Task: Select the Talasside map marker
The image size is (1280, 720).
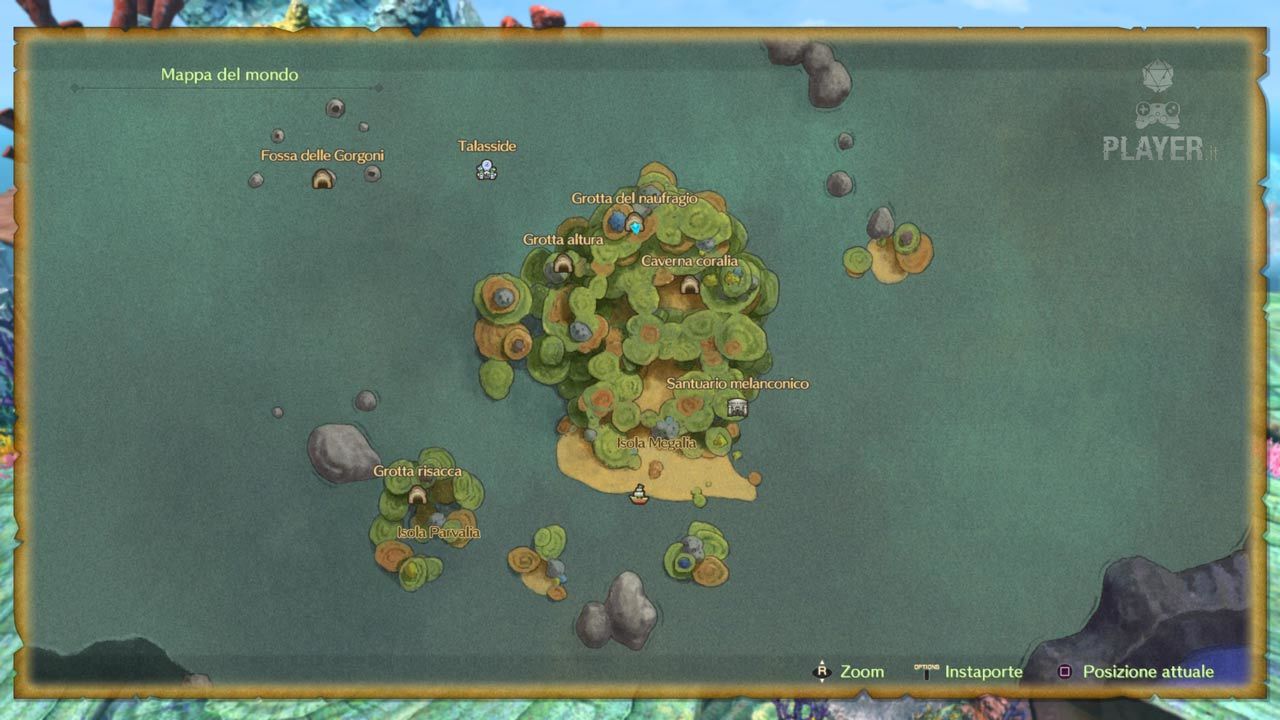Action: point(486,170)
